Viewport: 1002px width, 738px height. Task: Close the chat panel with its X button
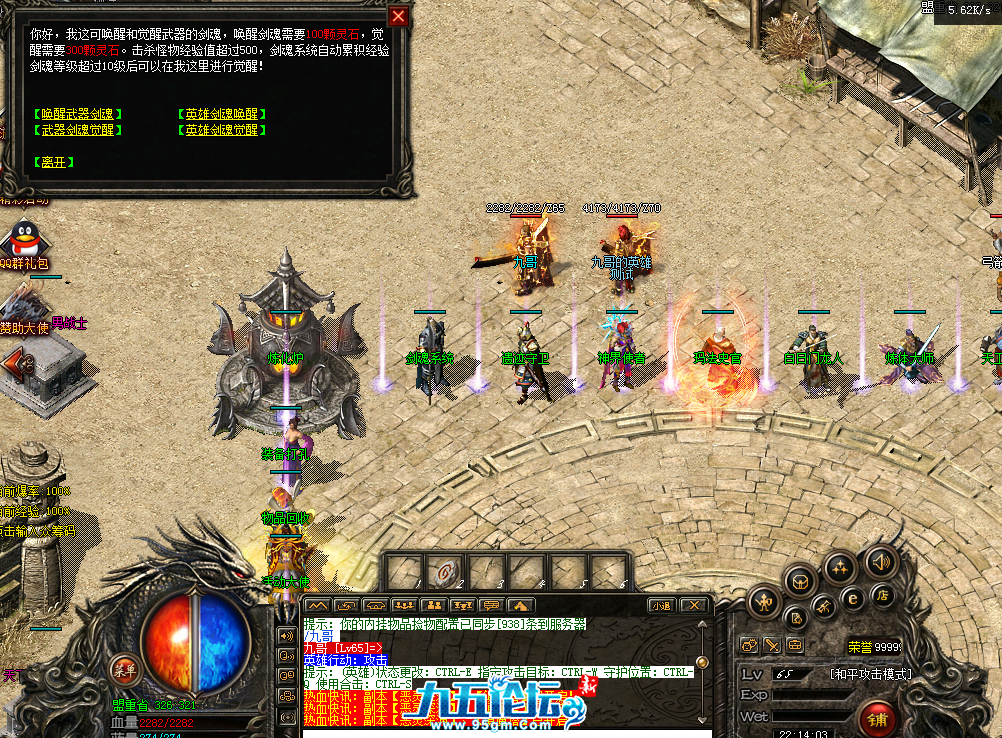point(692,605)
